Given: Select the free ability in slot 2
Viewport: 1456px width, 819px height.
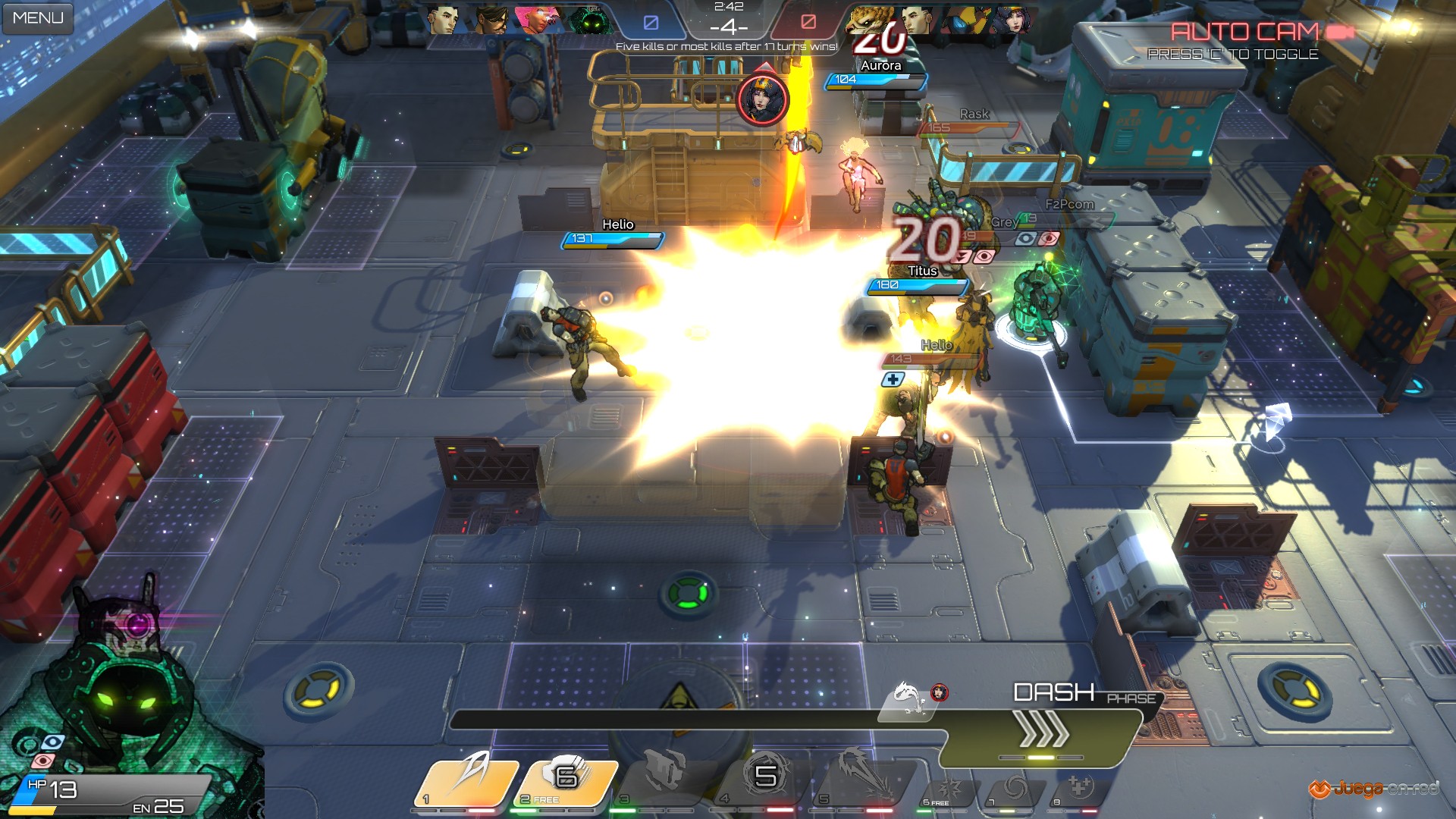Looking at the screenshot, I should click(x=569, y=778).
